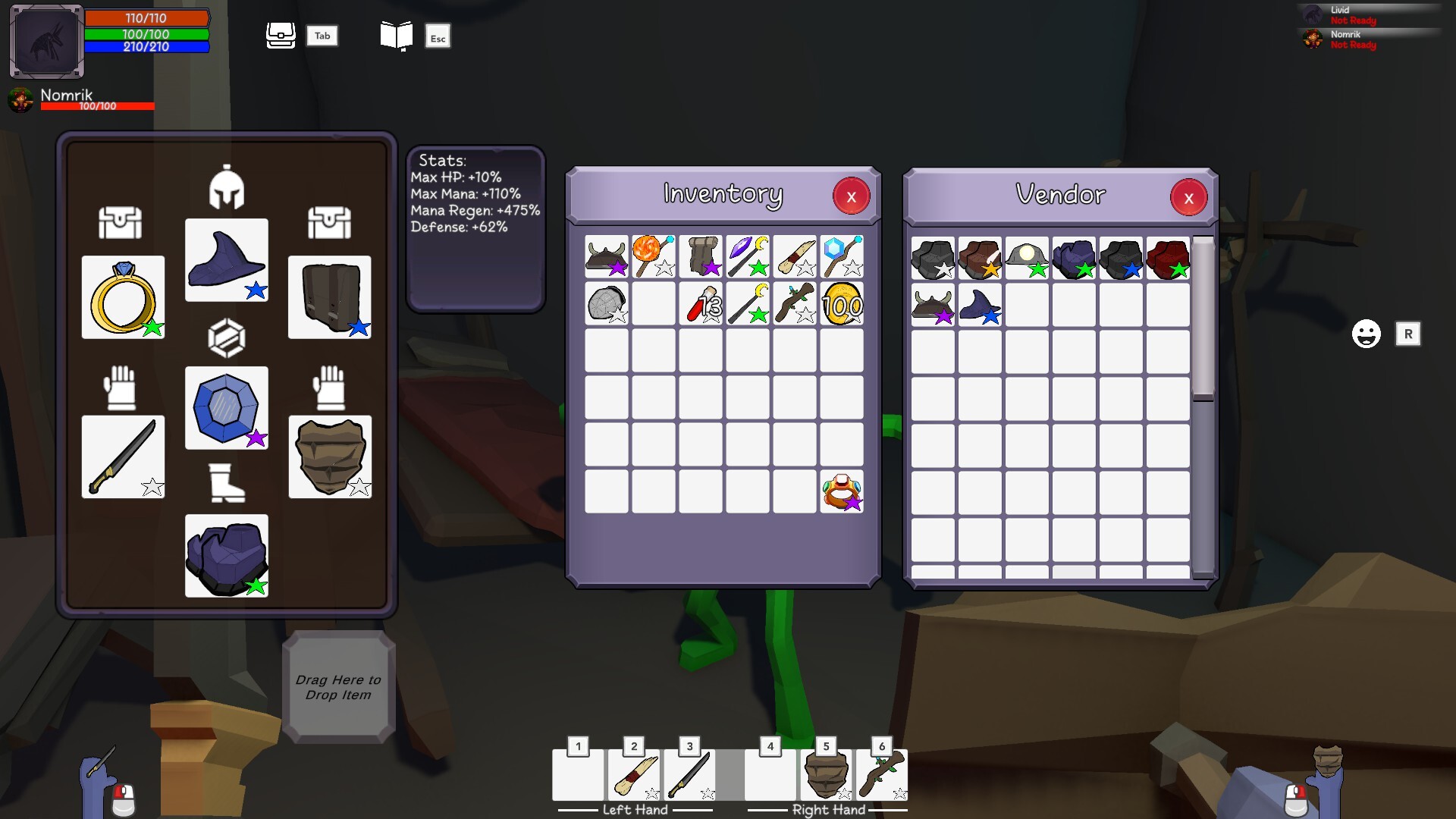Click the smiley emote icon beside R

[x=1367, y=334]
